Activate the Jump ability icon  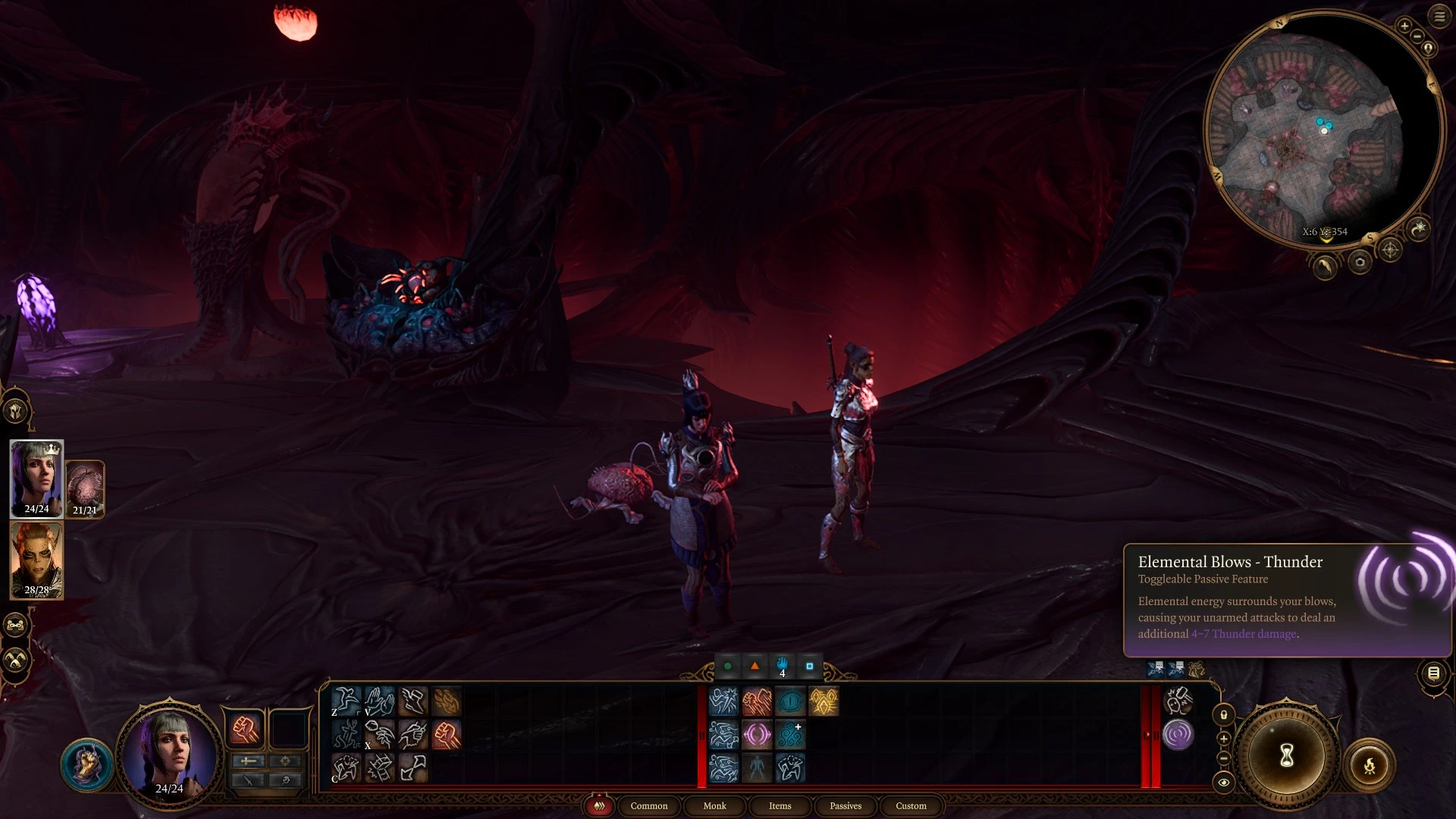(x=346, y=701)
